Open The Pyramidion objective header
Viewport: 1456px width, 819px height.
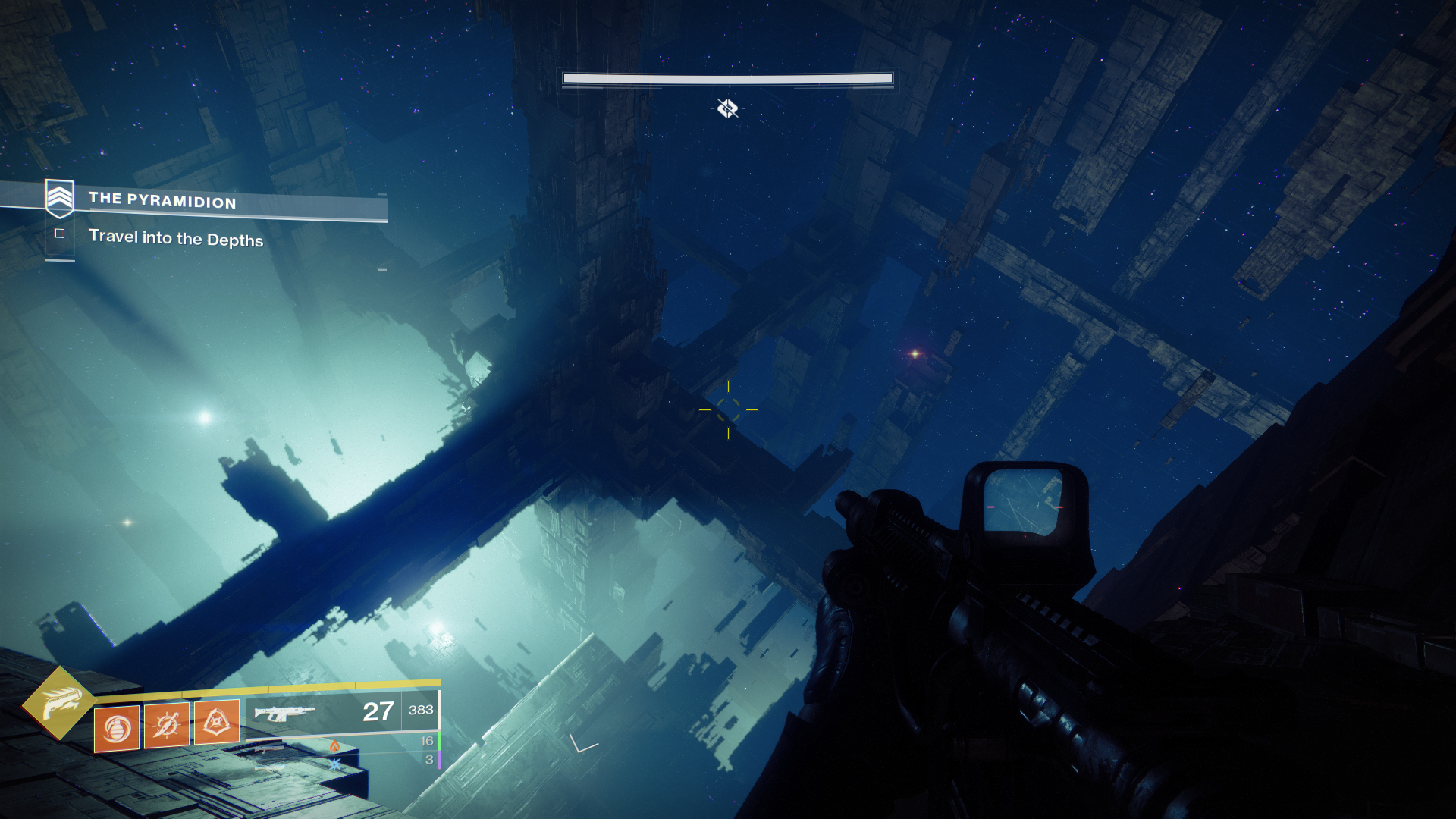(162, 200)
